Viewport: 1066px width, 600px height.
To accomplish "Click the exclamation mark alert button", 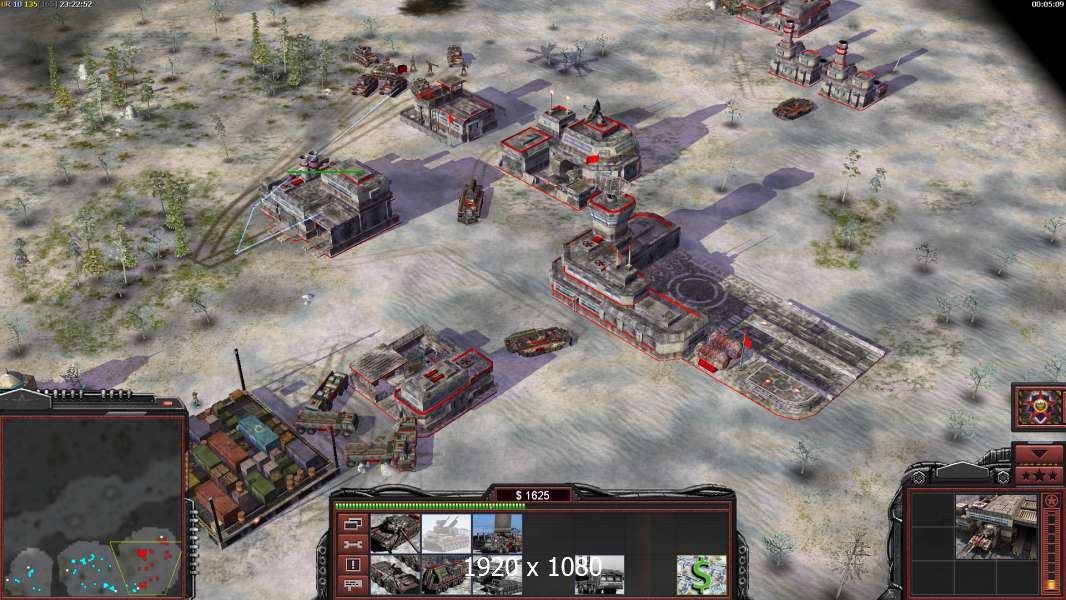I will [351, 565].
